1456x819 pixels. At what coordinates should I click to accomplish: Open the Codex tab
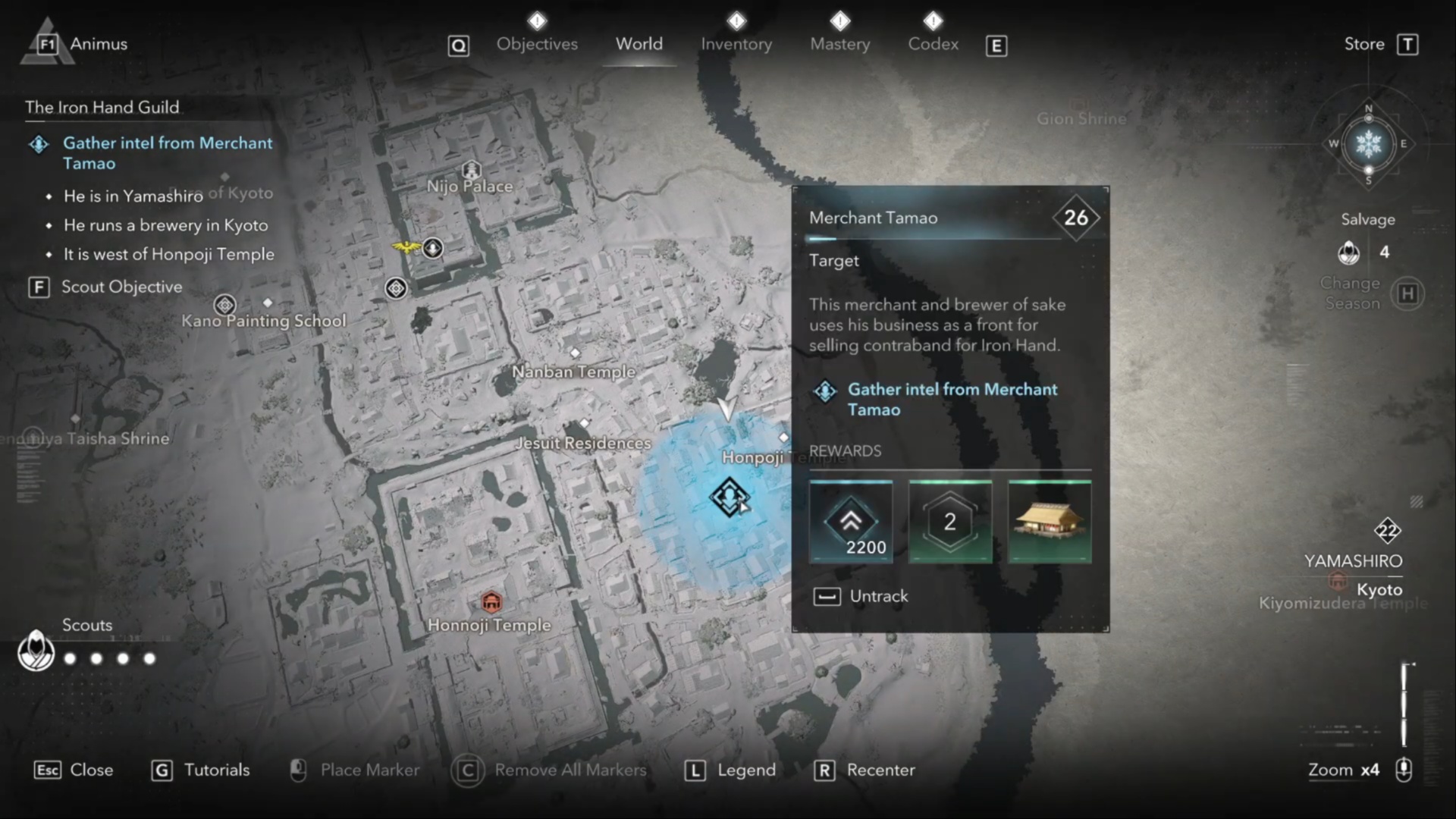click(x=933, y=44)
